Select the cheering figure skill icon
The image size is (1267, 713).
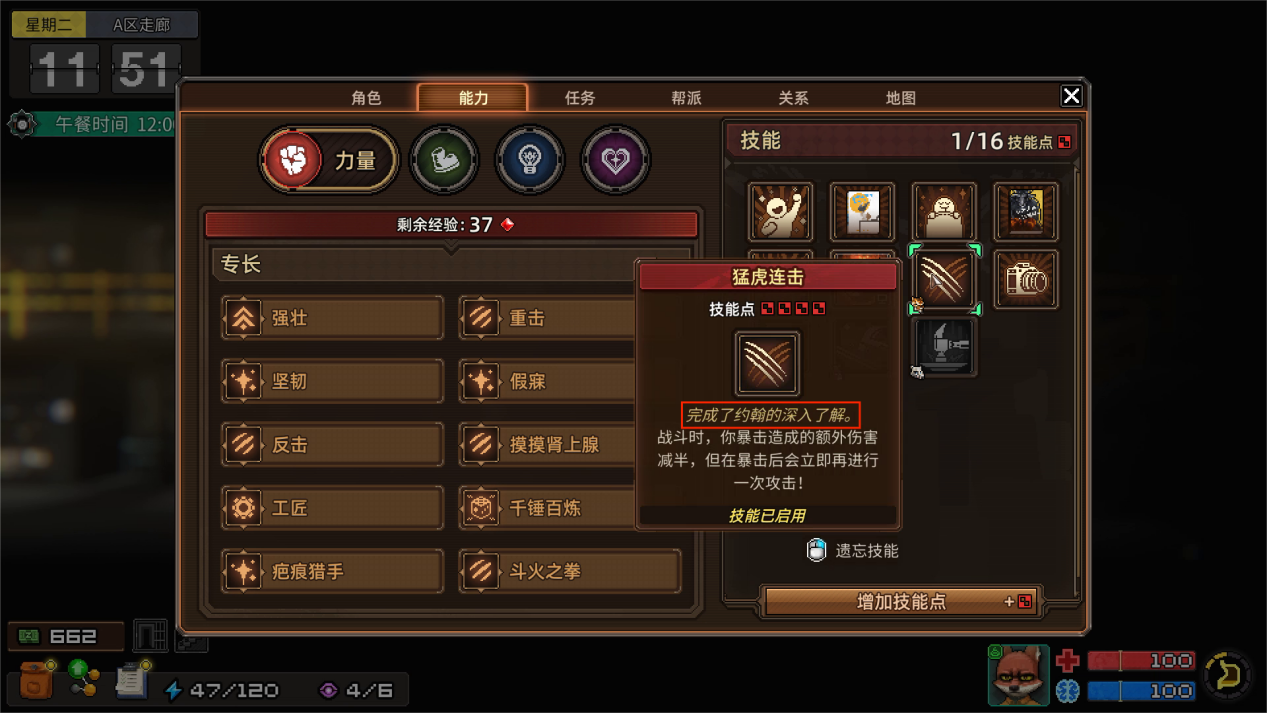[780, 212]
